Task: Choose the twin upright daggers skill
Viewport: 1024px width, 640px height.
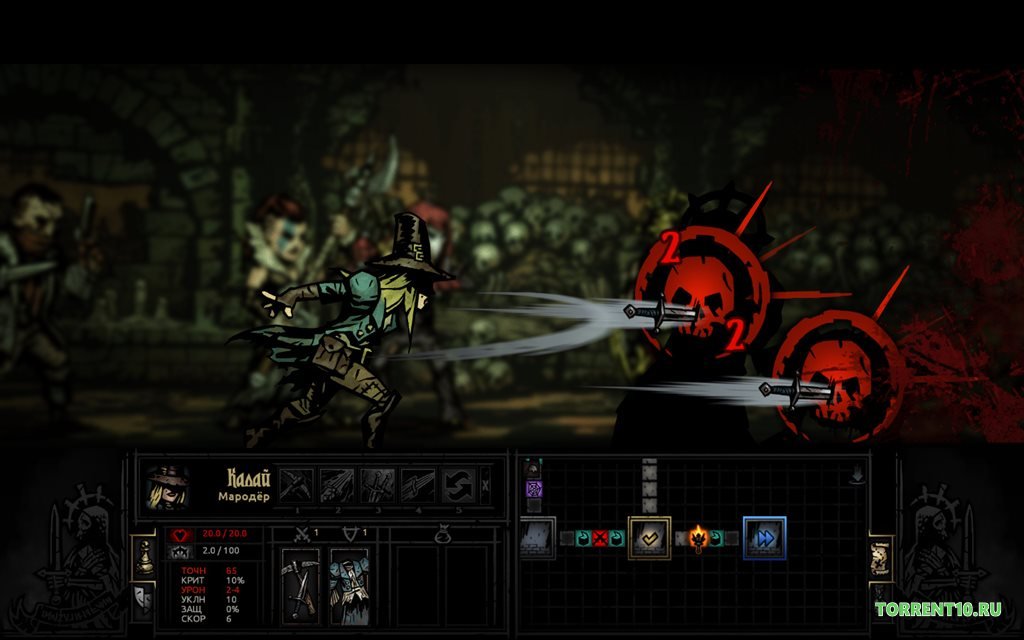Action: coord(377,486)
